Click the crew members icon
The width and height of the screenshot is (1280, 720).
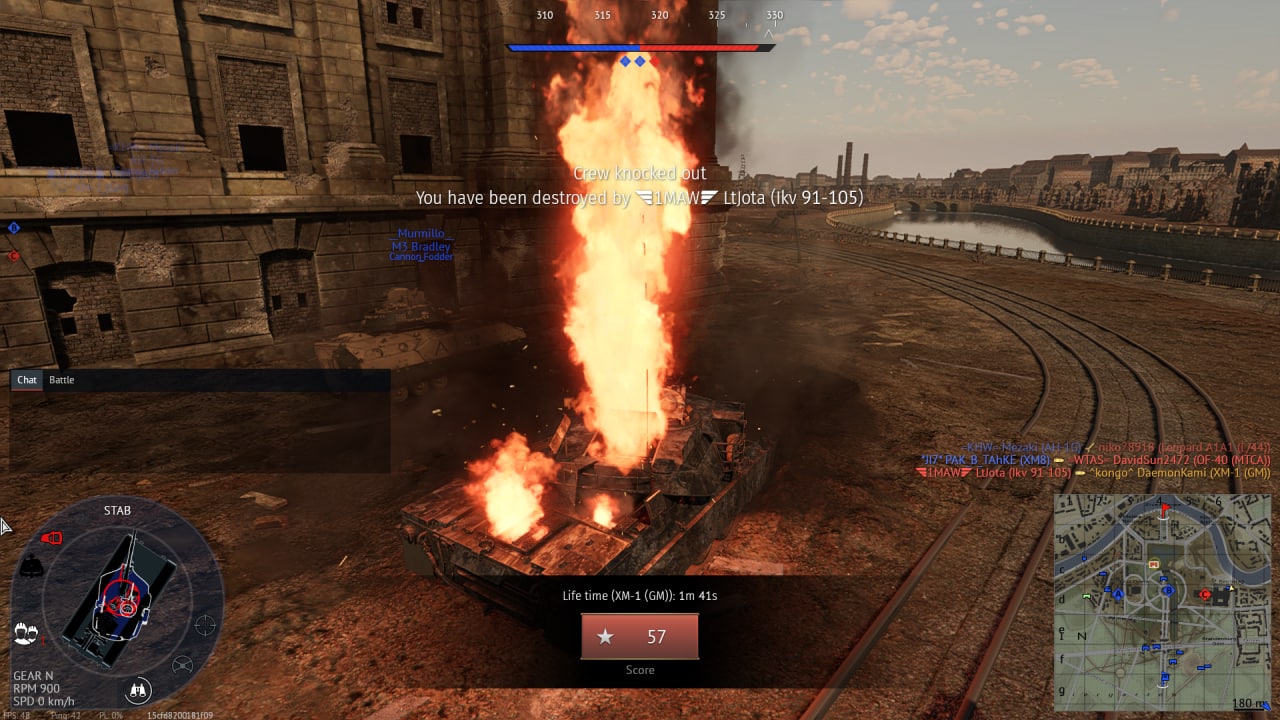pos(25,633)
